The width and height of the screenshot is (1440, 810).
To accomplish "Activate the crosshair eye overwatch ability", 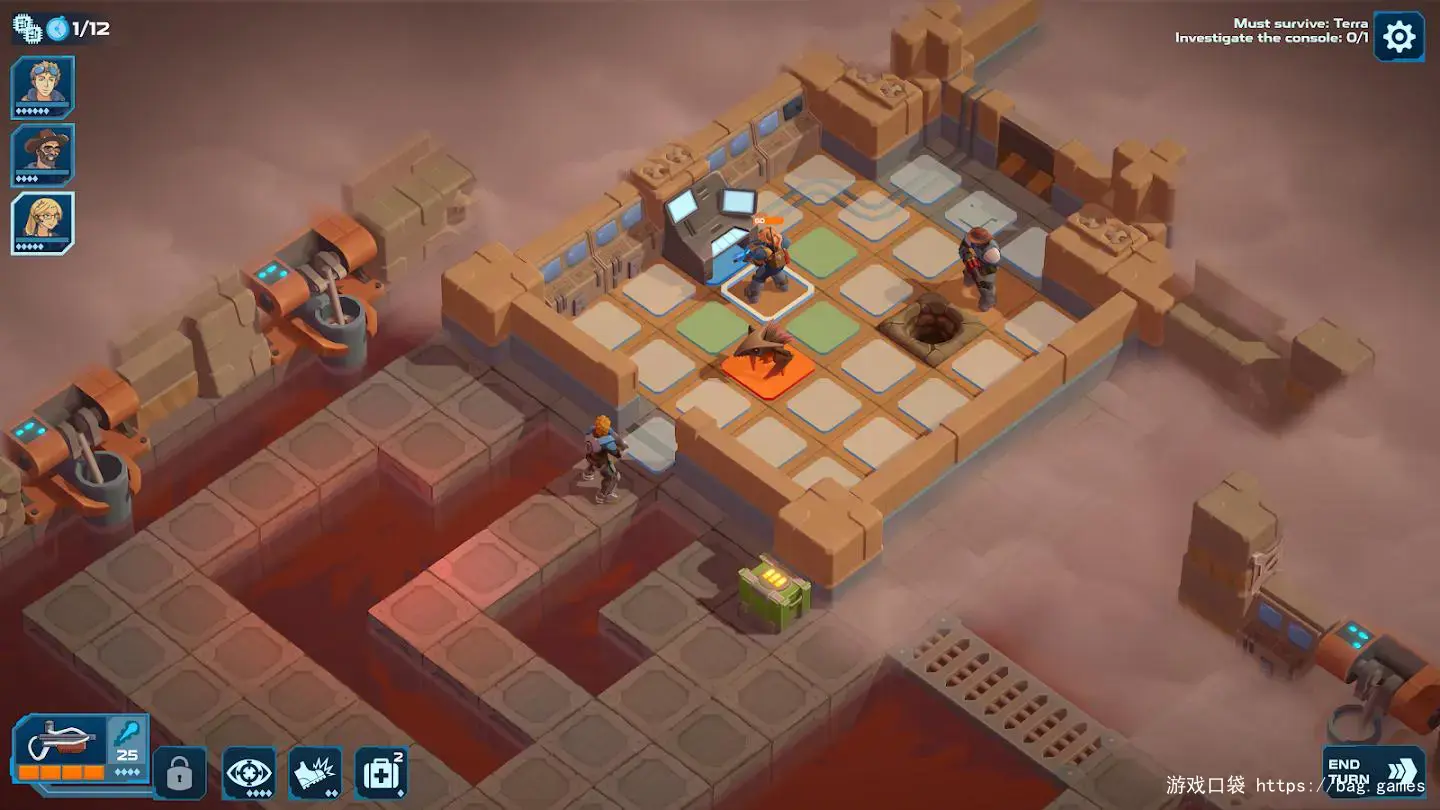I will tap(248, 773).
